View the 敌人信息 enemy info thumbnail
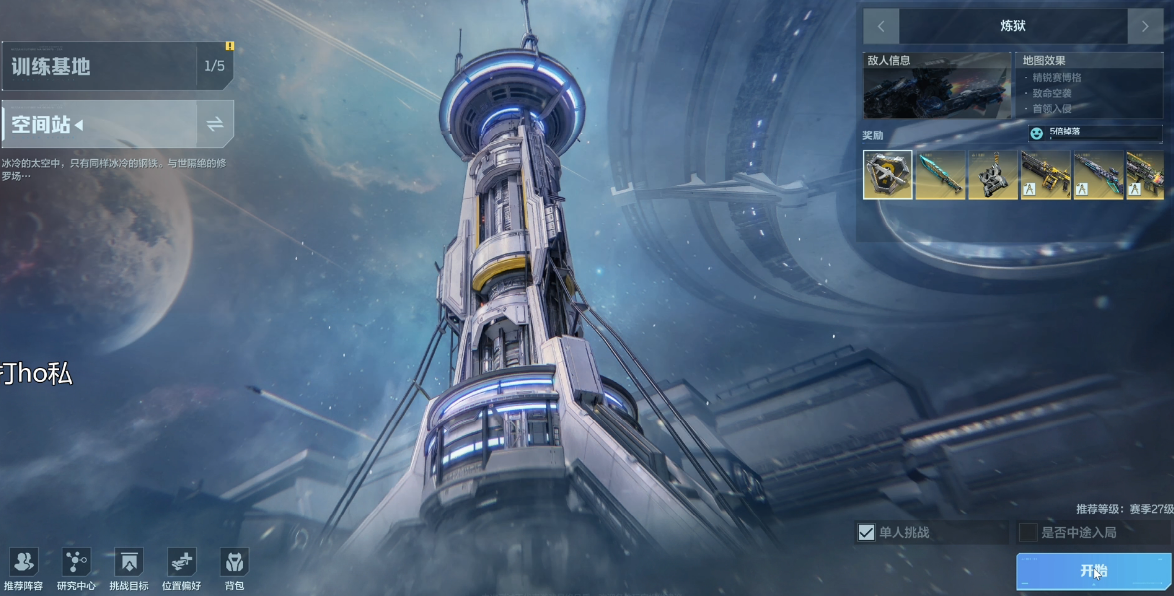1174x596 pixels. (x=937, y=92)
